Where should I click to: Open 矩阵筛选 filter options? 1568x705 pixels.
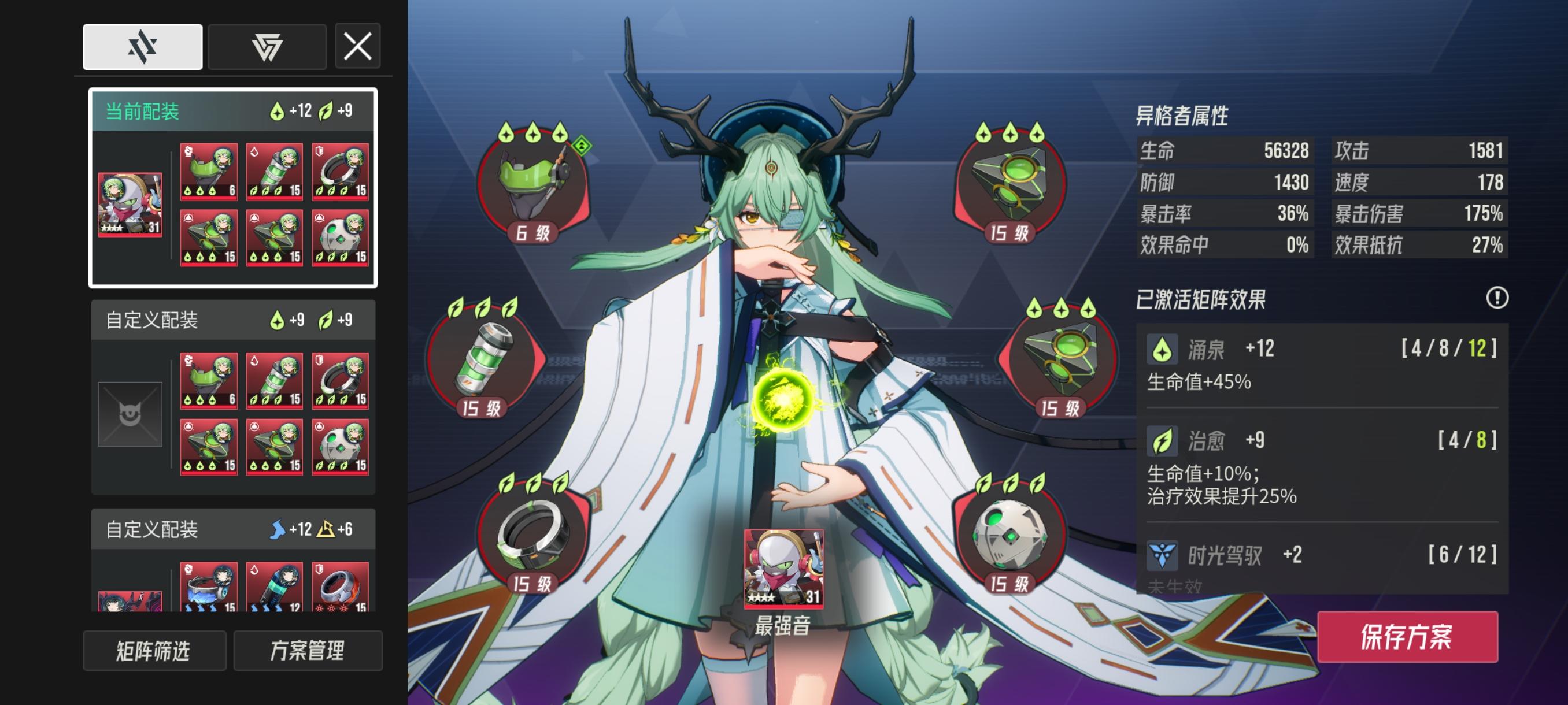pyautogui.click(x=154, y=651)
